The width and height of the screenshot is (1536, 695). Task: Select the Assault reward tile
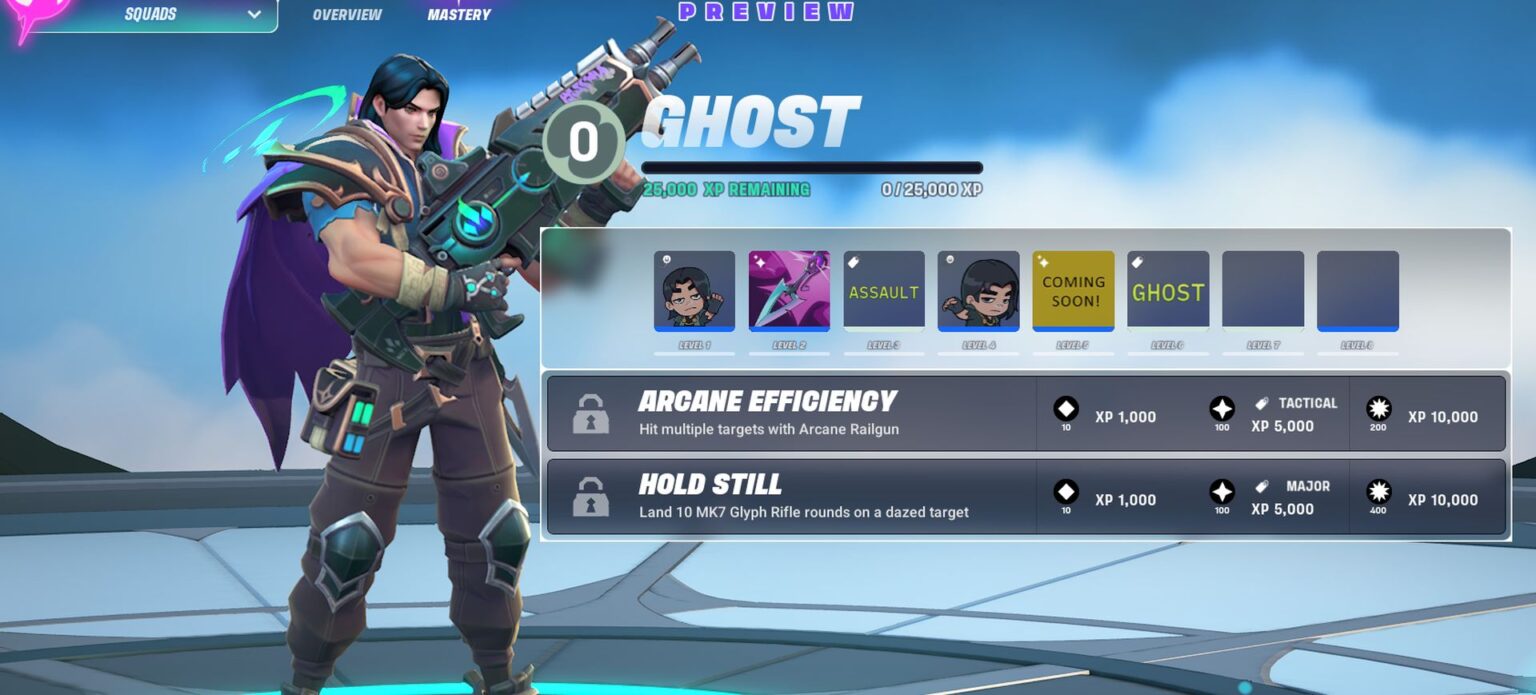point(883,290)
